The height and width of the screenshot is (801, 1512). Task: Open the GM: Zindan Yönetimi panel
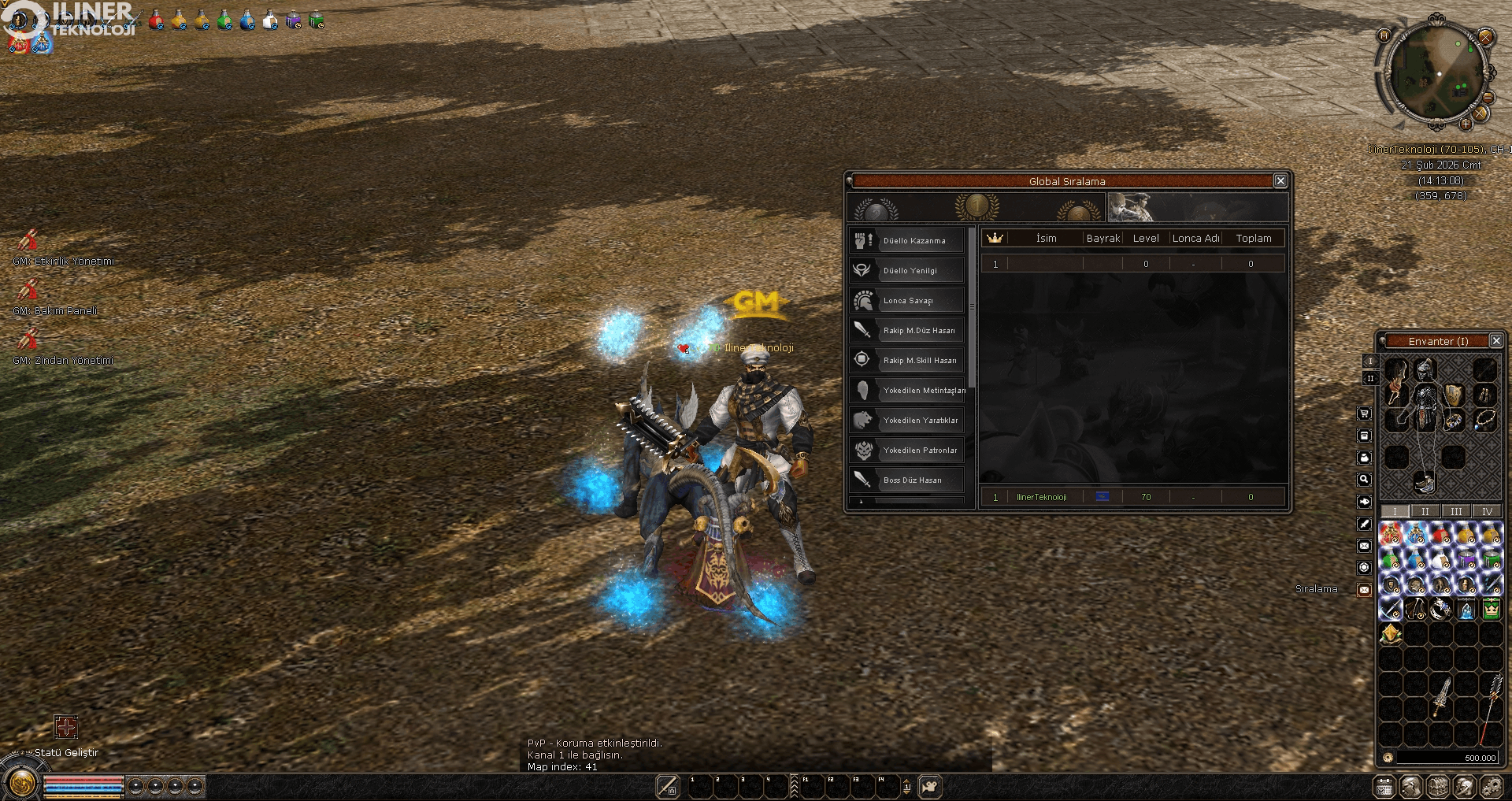pos(29,339)
